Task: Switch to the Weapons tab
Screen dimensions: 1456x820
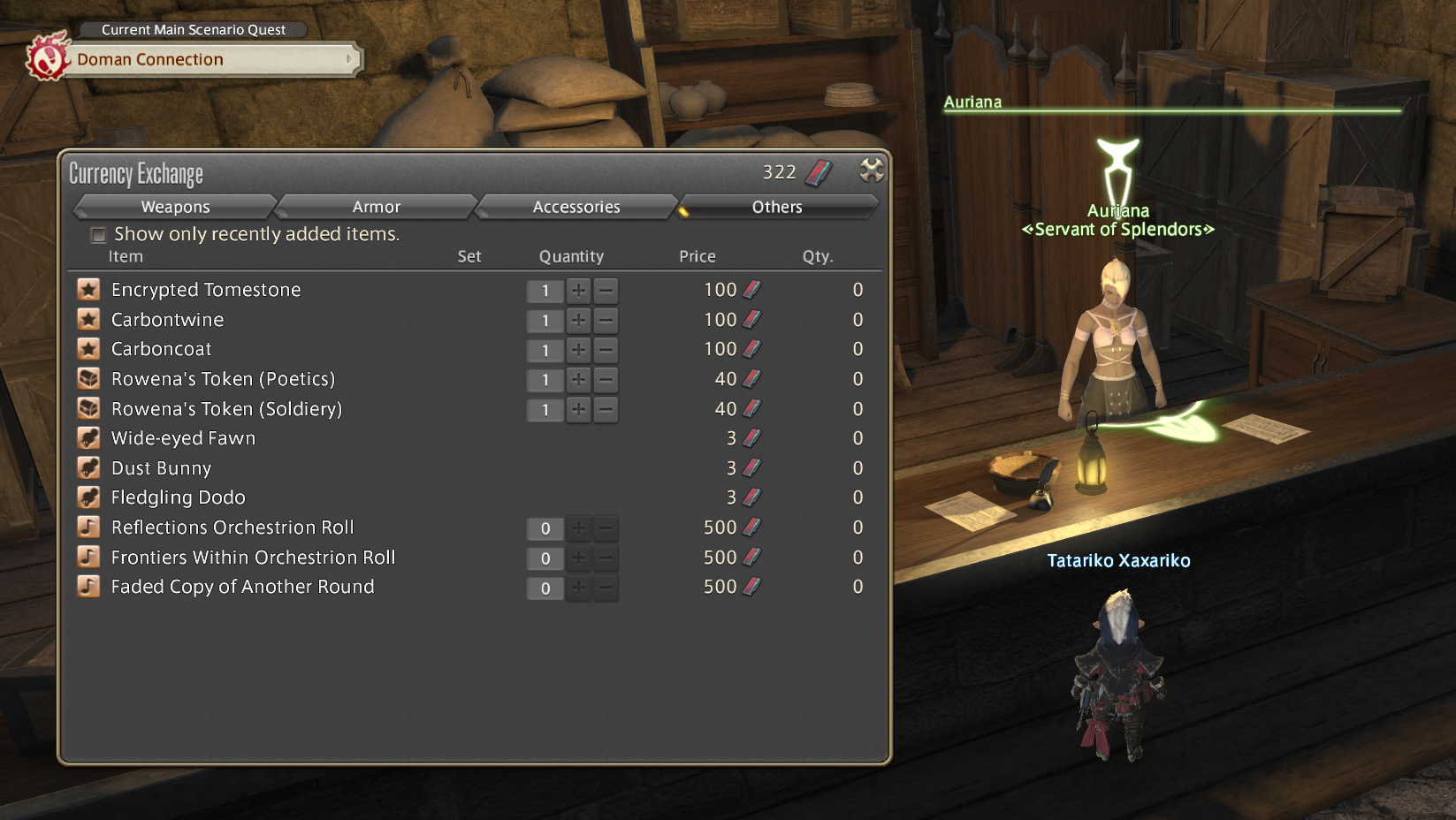Action: pos(175,207)
